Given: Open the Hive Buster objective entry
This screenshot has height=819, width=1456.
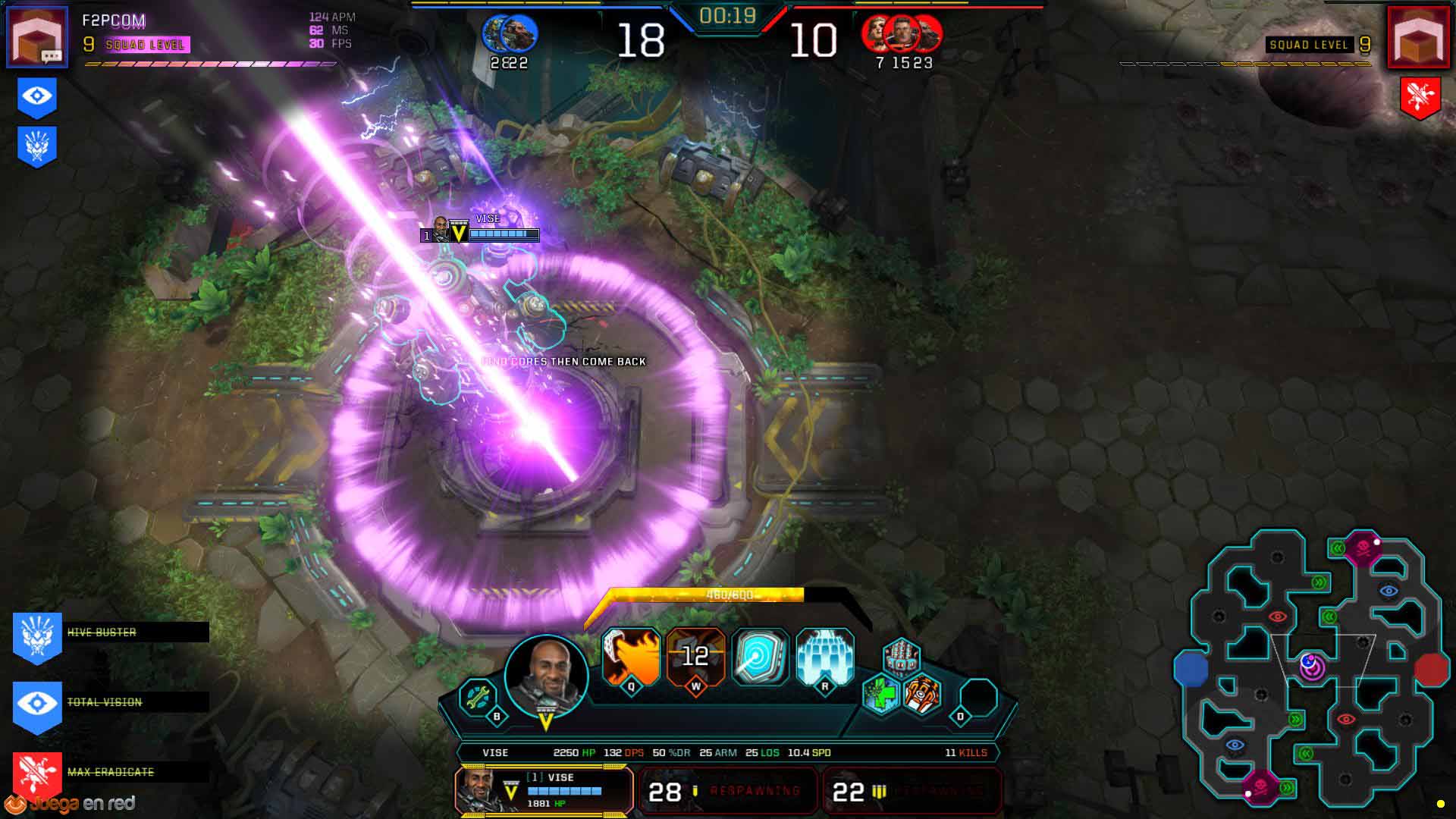Looking at the screenshot, I should coord(110,632).
